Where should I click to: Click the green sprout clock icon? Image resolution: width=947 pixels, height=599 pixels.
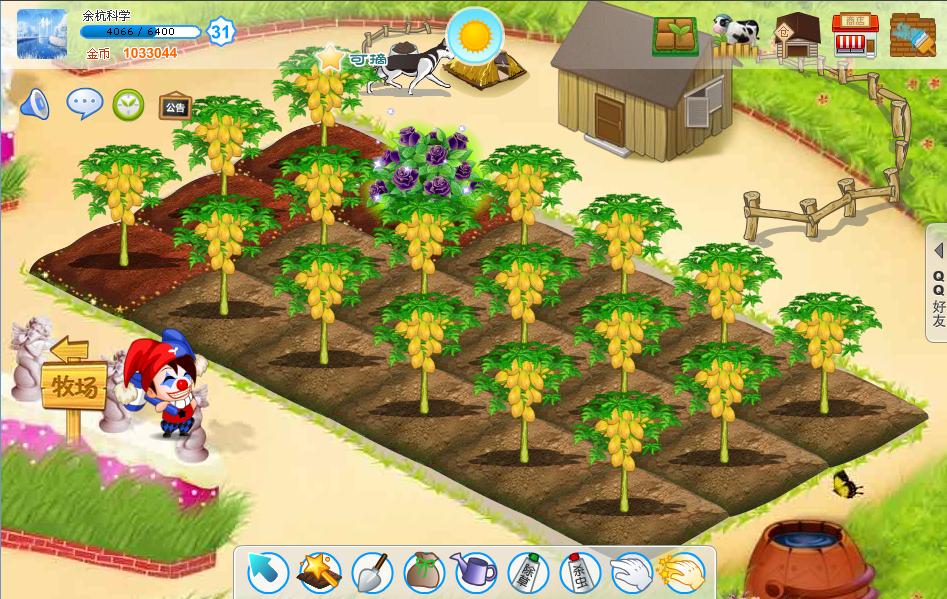pos(128,103)
